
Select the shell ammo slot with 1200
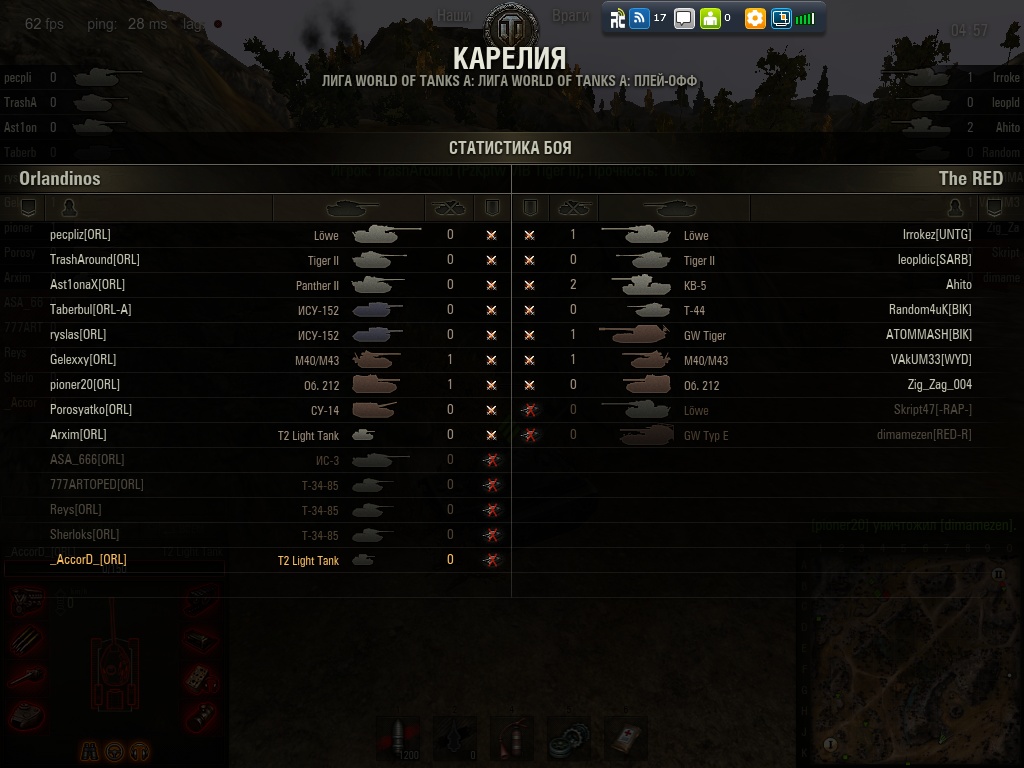398,738
